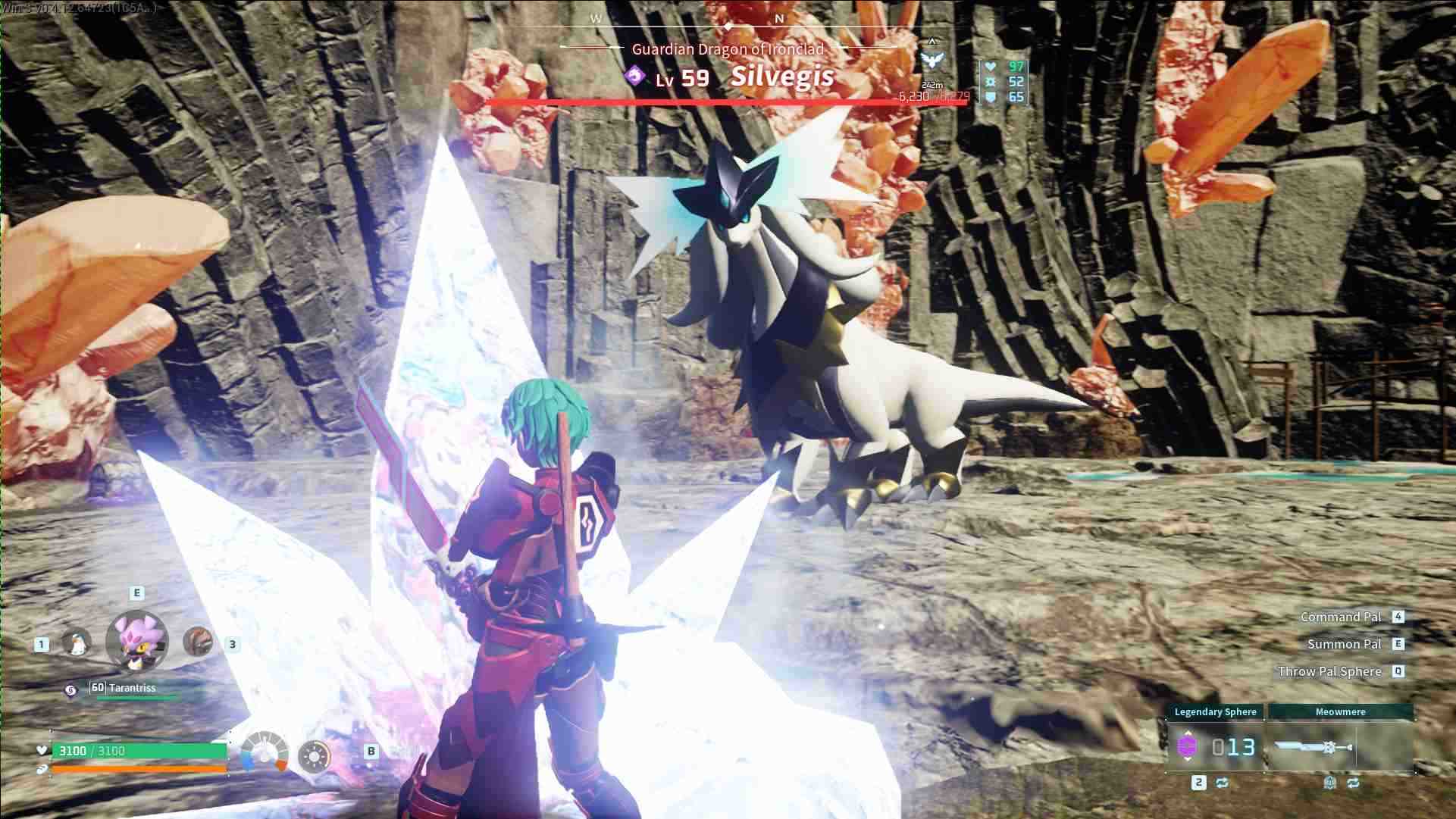Choose the penguin pal party slot

tap(76, 643)
